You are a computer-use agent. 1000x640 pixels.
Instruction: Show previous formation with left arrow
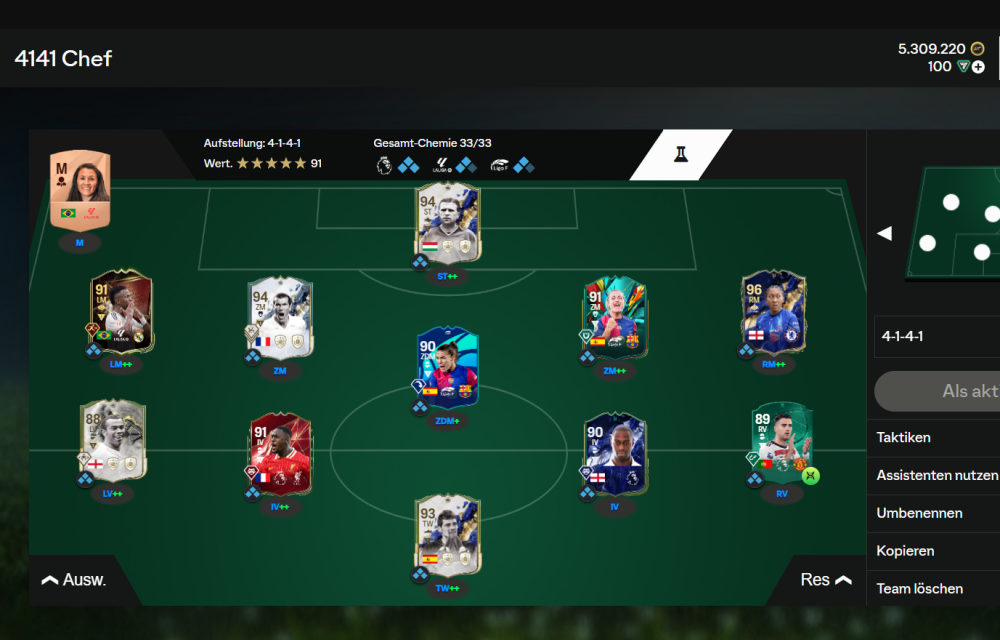coord(884,233)
